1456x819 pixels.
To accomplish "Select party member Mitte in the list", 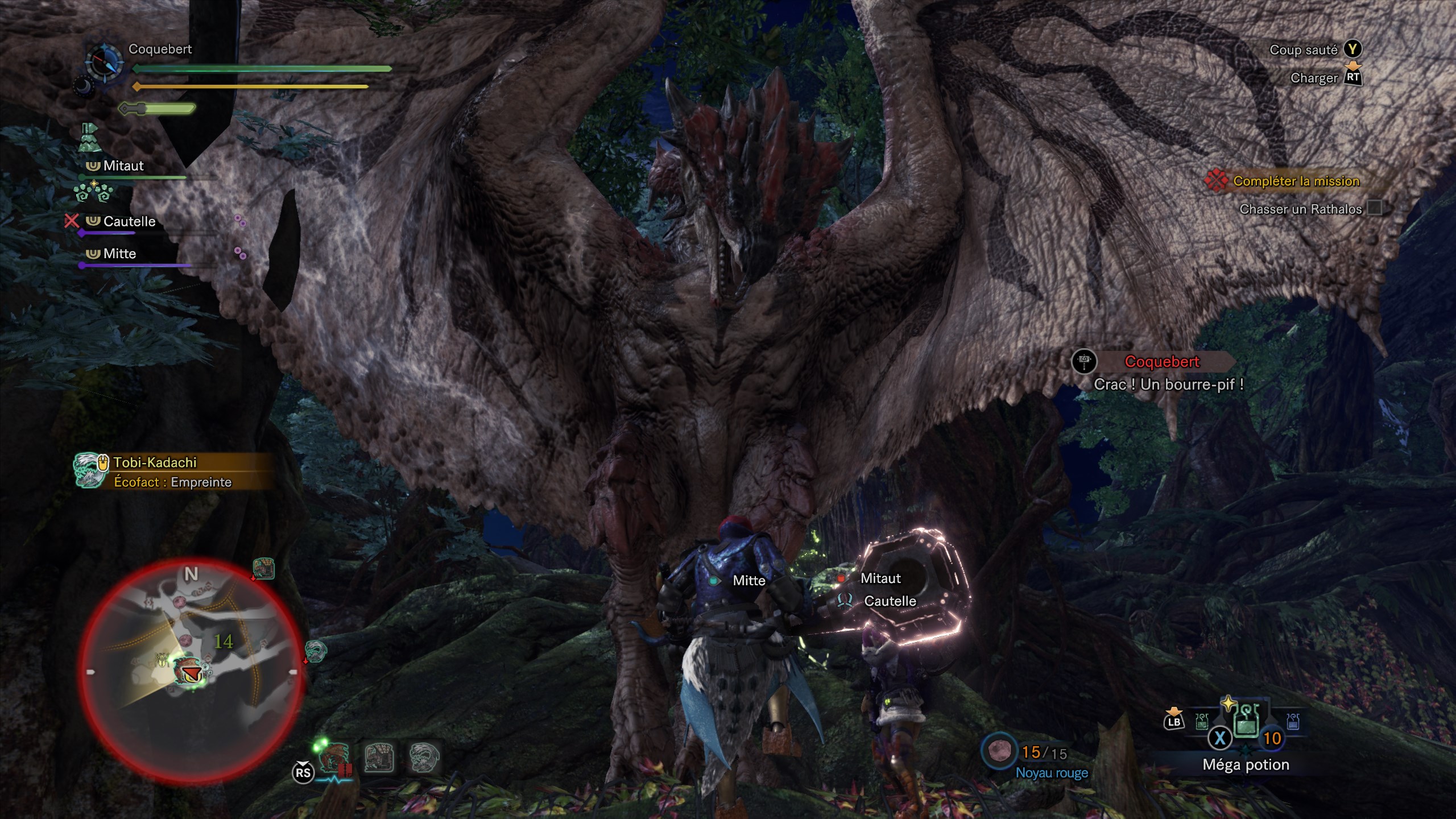I will click(x=119, y=254).
